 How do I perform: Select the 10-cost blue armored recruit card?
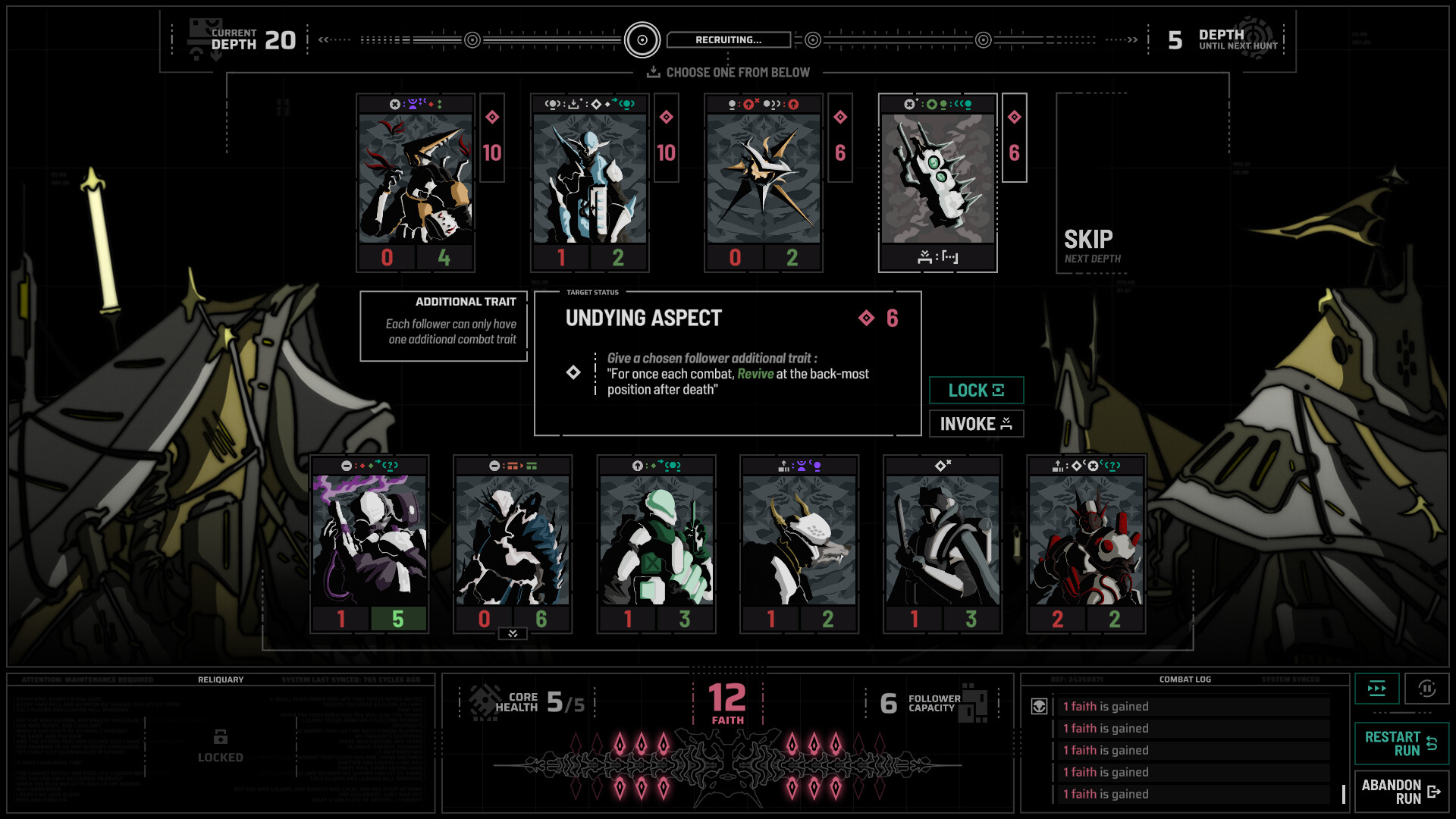coord(588,182)
